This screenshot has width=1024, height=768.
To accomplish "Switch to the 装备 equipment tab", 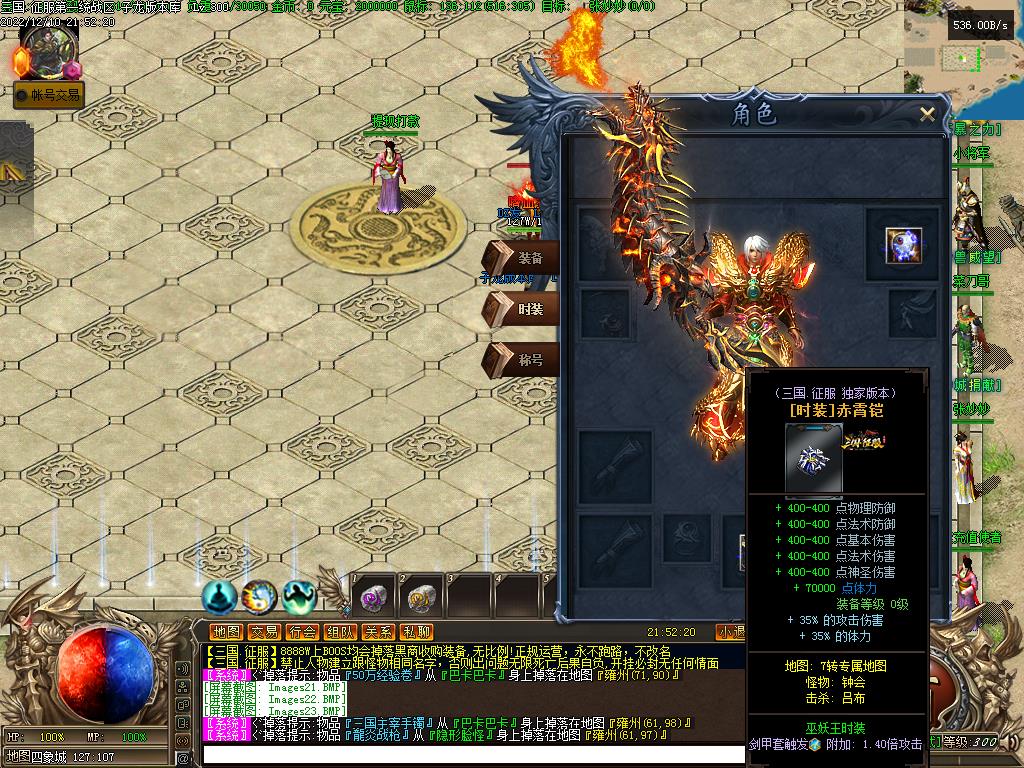I will pos(521,258).
